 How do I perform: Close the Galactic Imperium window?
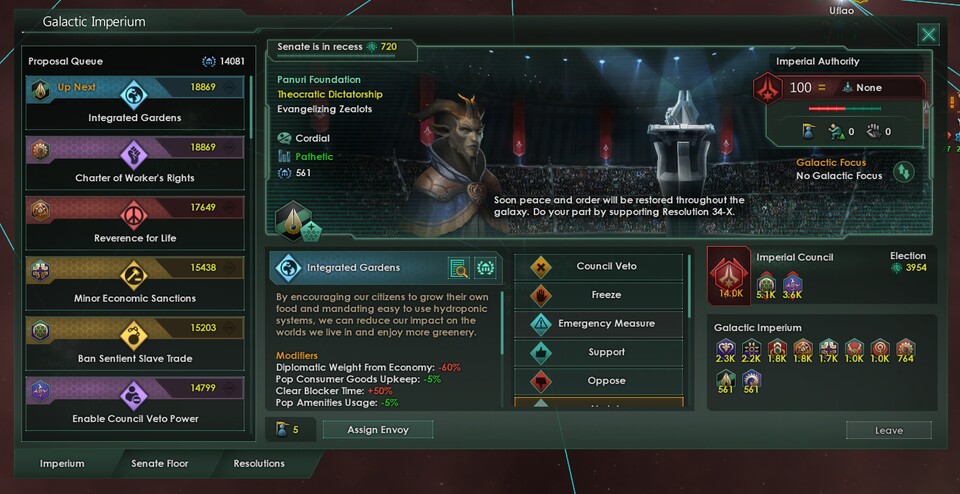click(929, 35)
